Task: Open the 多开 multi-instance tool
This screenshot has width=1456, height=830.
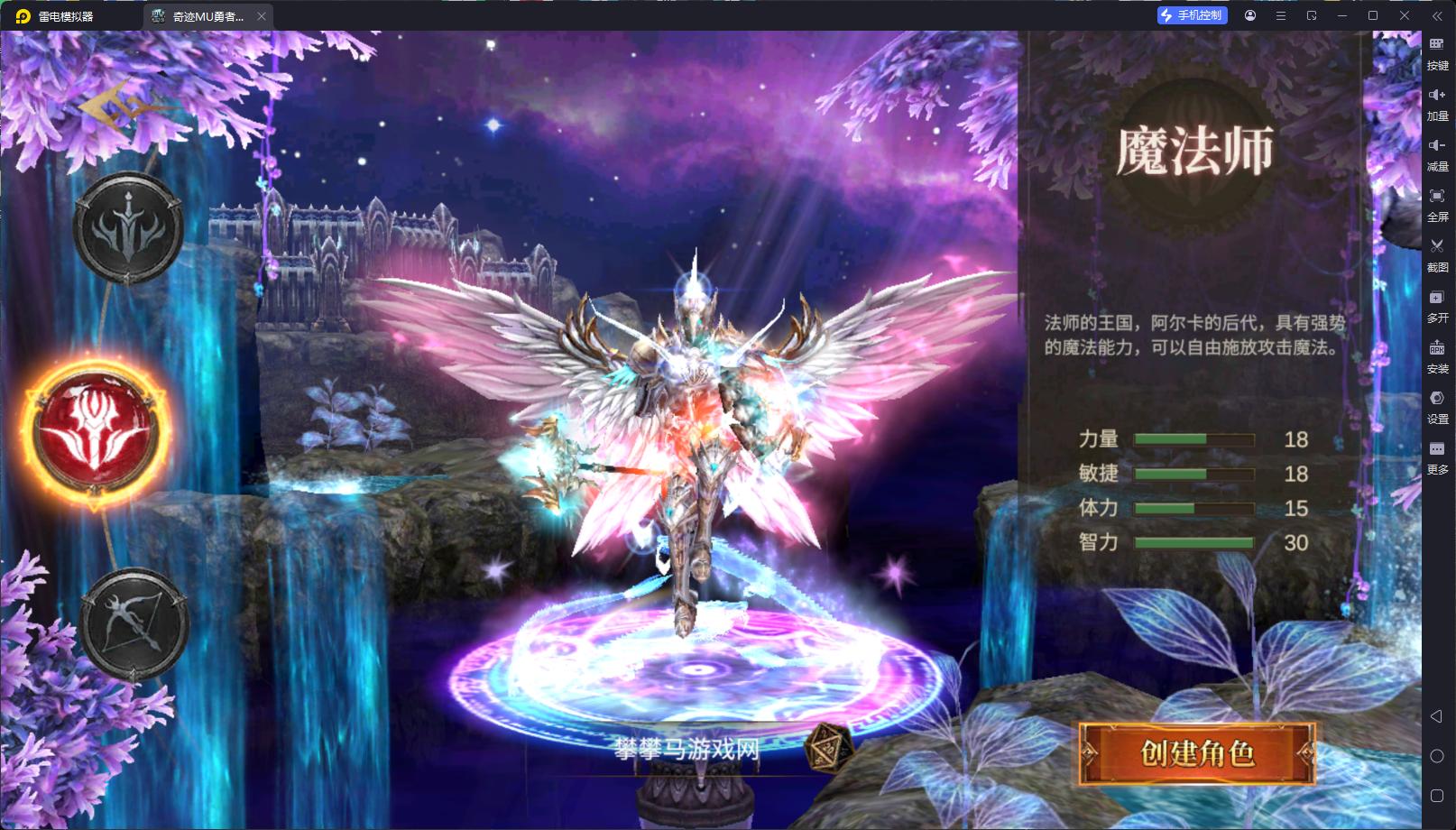Action: coord(1437,305)
